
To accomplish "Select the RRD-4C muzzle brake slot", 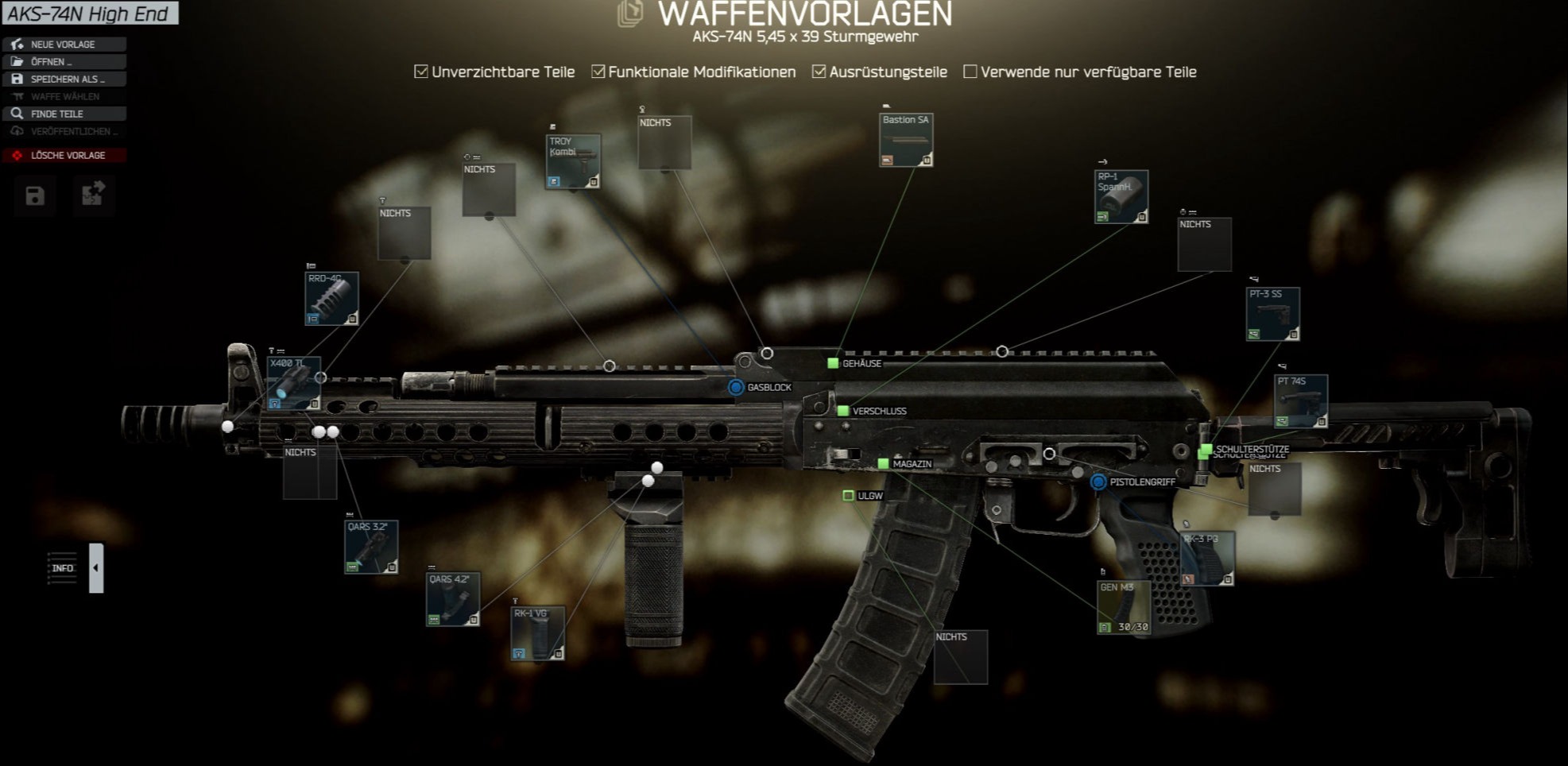I will pyautogui.click(x=331, y=299).
